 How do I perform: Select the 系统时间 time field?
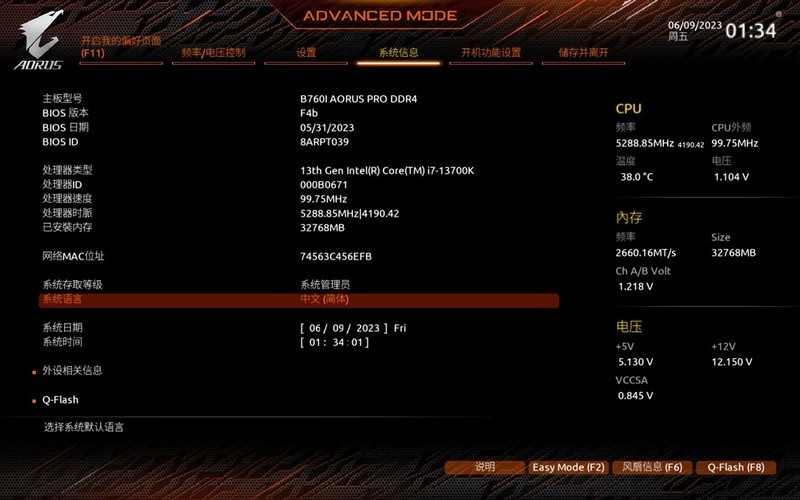pos(334,342)
